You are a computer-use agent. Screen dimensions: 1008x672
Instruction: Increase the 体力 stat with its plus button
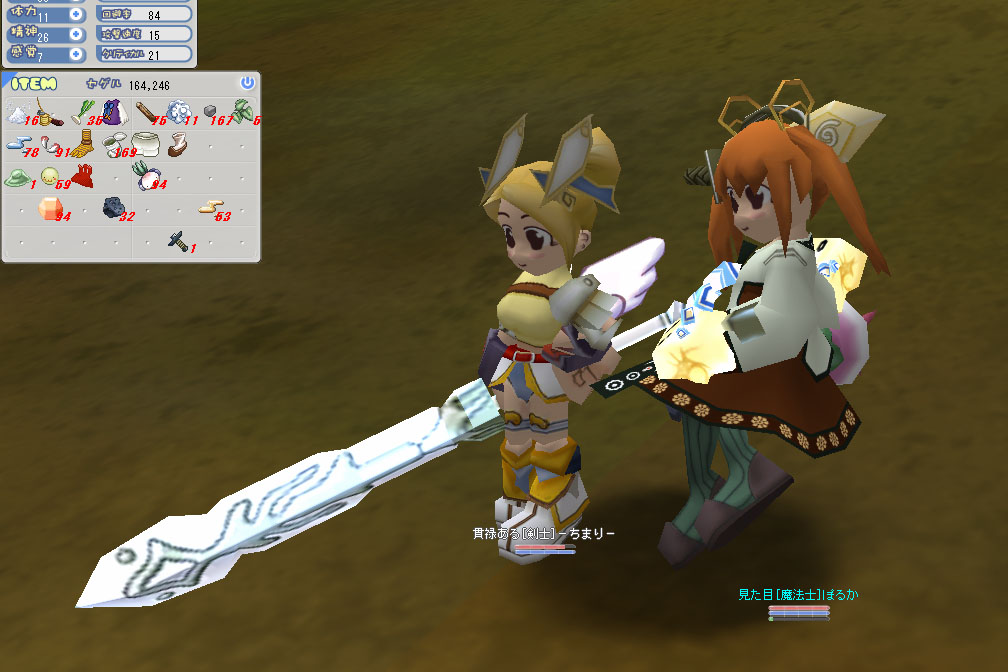click(76, 15)
